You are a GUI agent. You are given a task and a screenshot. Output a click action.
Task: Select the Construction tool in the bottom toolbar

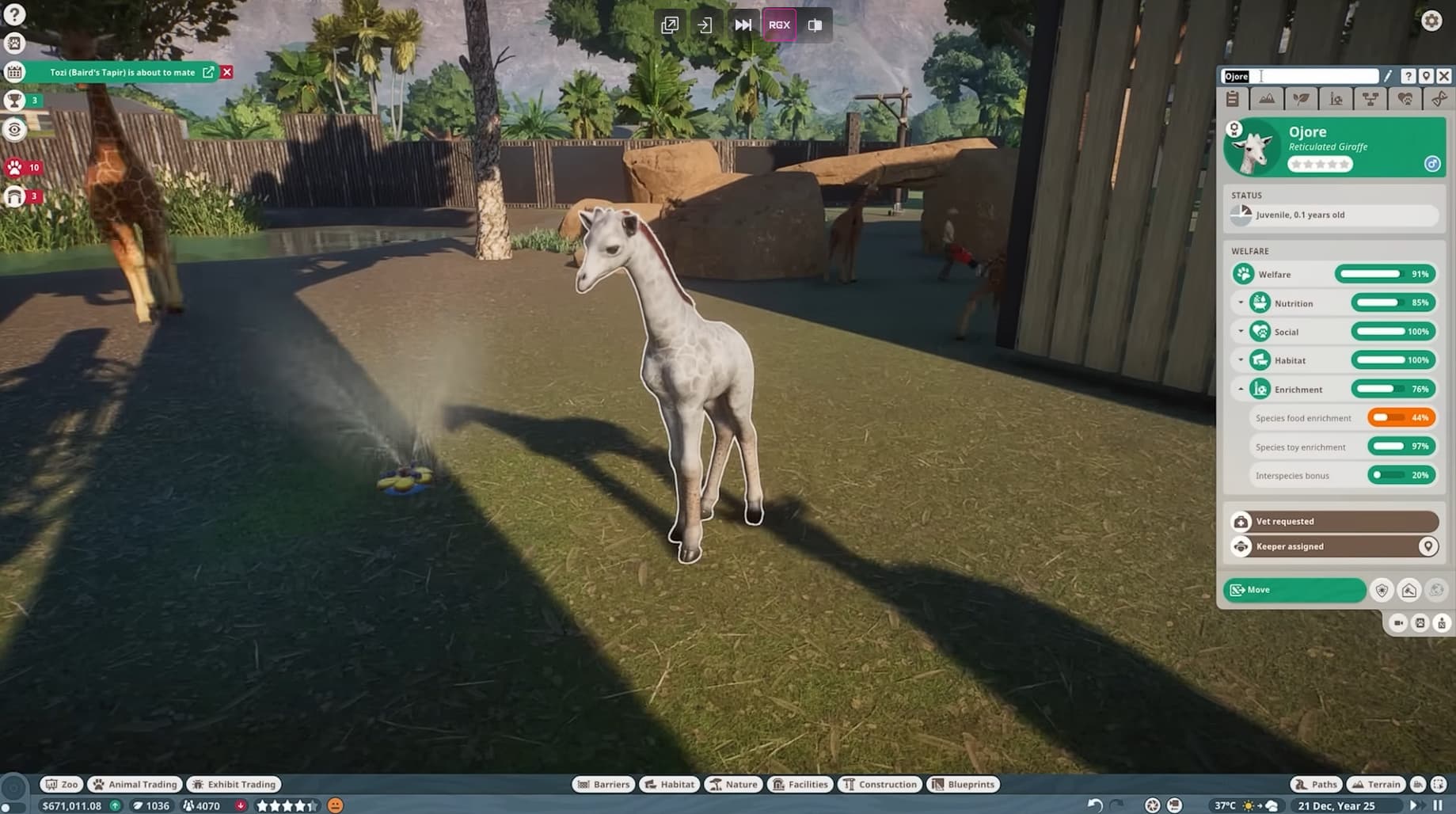[x=879, y=784]
